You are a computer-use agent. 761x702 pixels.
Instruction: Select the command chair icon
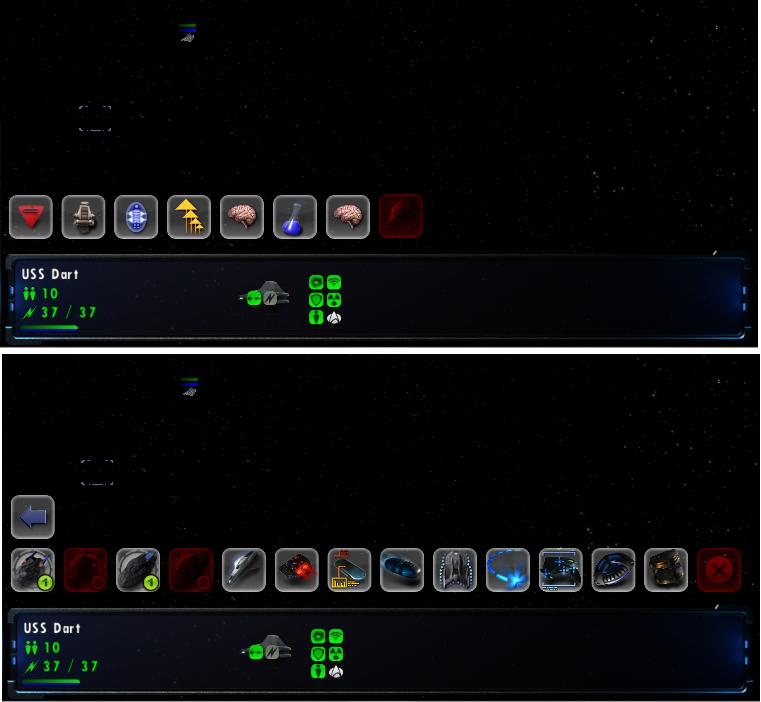84,216
